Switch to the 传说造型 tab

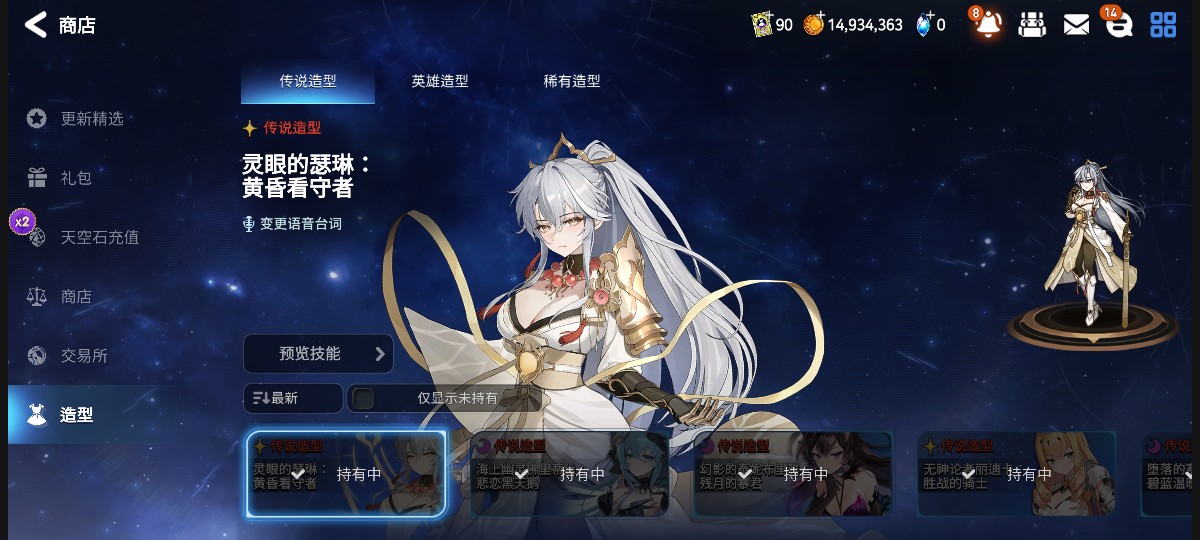[x=308, y=82]
